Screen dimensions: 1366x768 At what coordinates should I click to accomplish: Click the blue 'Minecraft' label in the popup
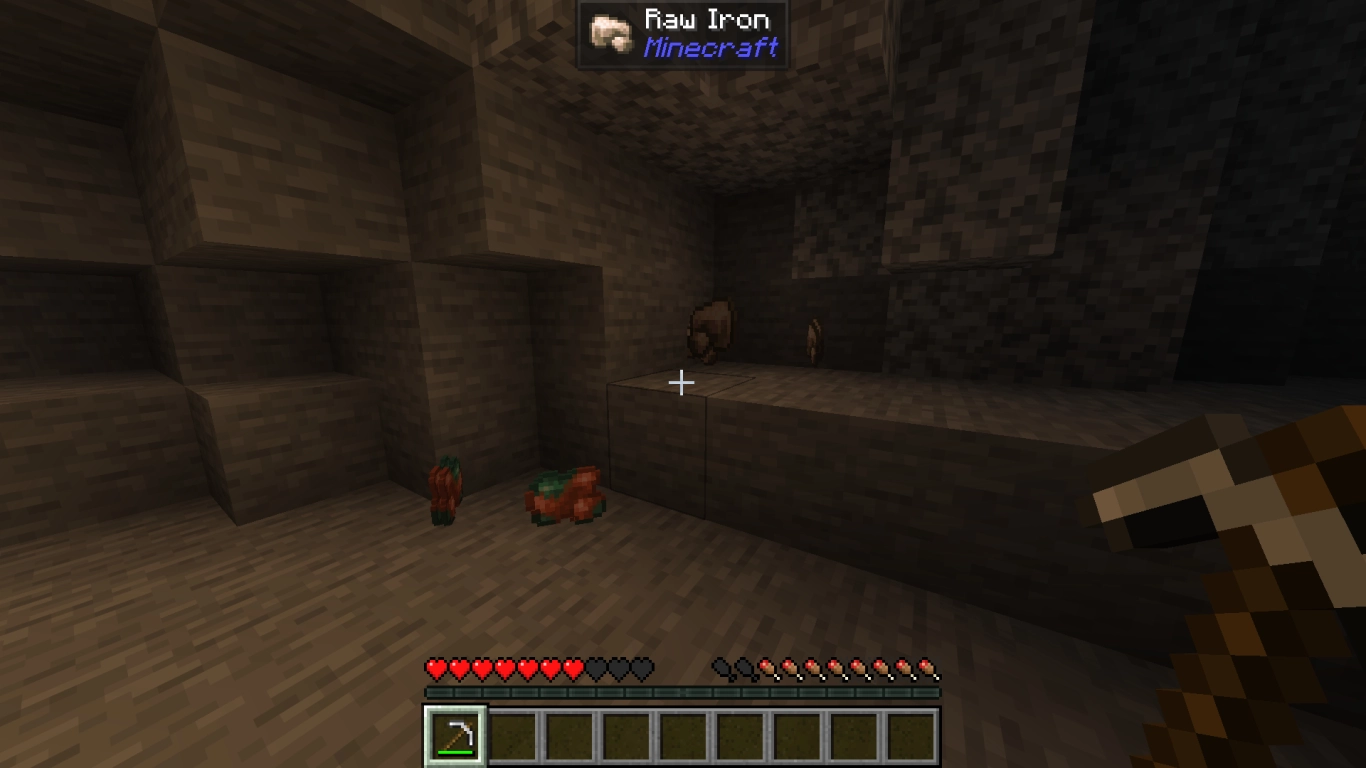(712, 46)
